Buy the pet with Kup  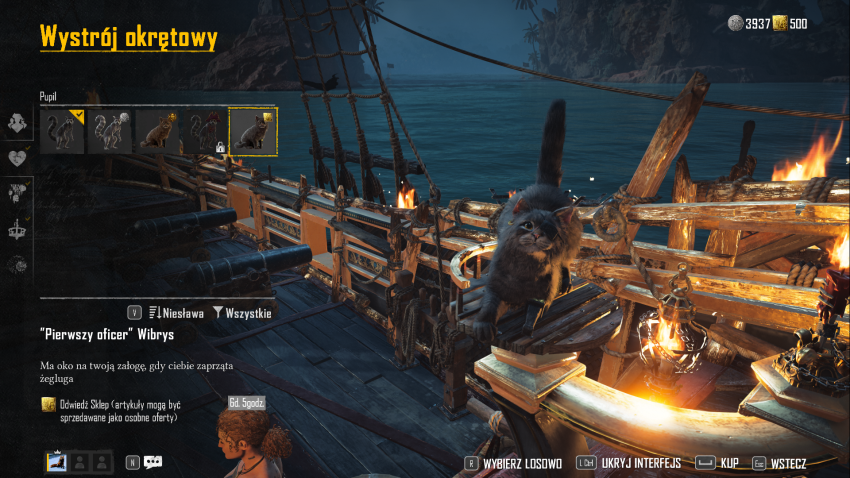[719, 463]
